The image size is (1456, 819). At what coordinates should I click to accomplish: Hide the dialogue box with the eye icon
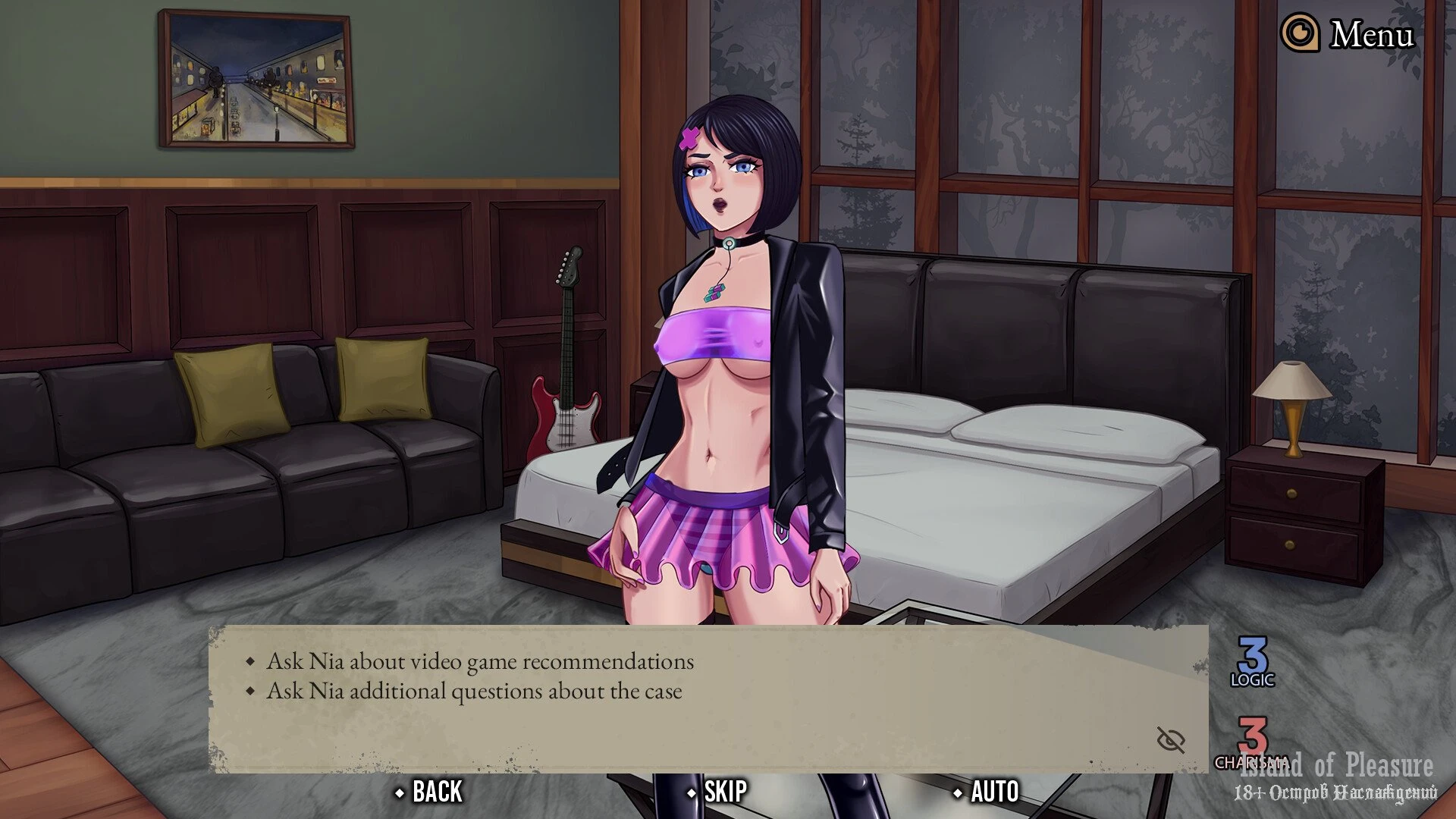click(x=1170, y=739)
